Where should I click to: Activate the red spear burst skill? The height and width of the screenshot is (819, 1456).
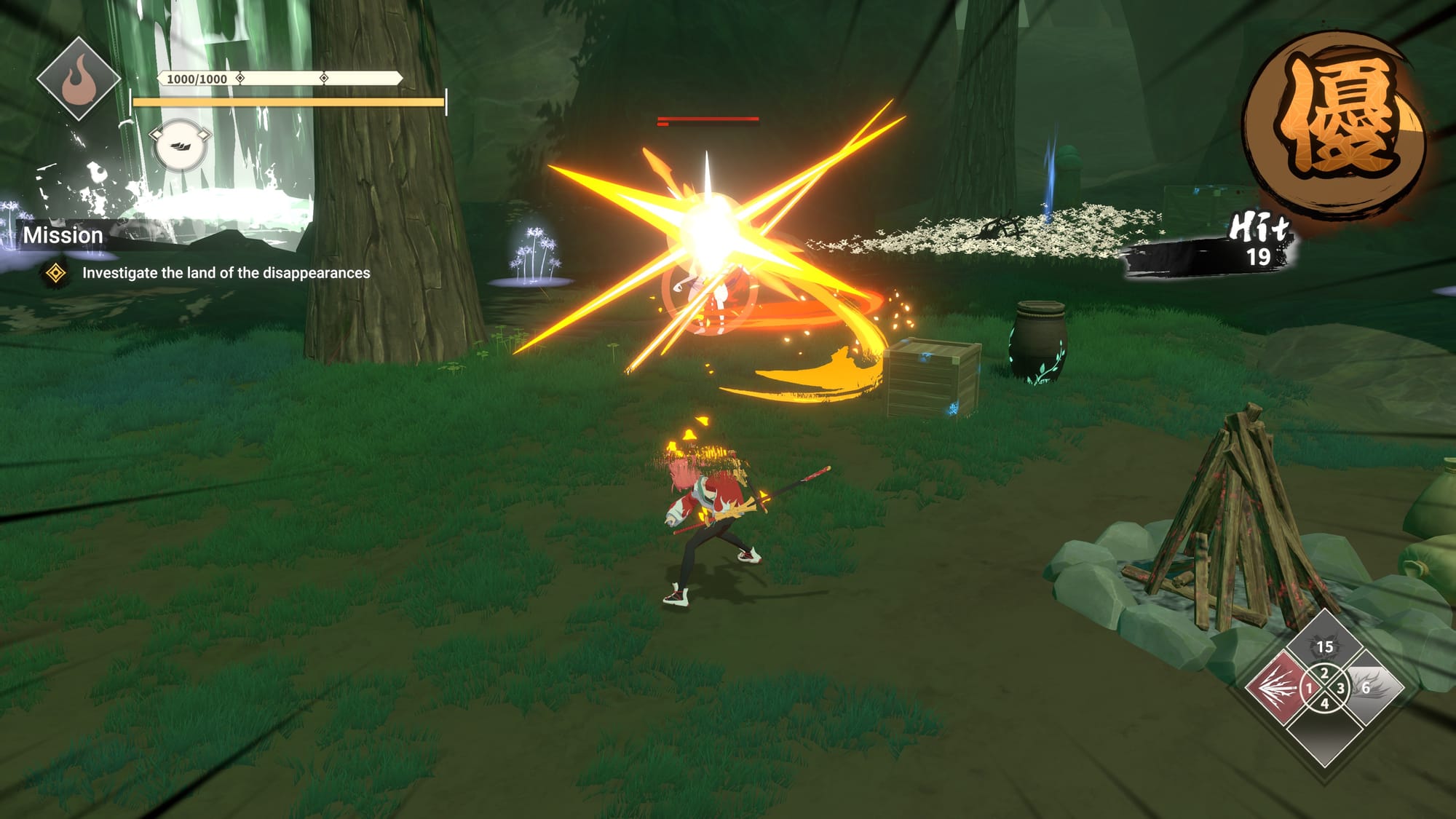1275,687
